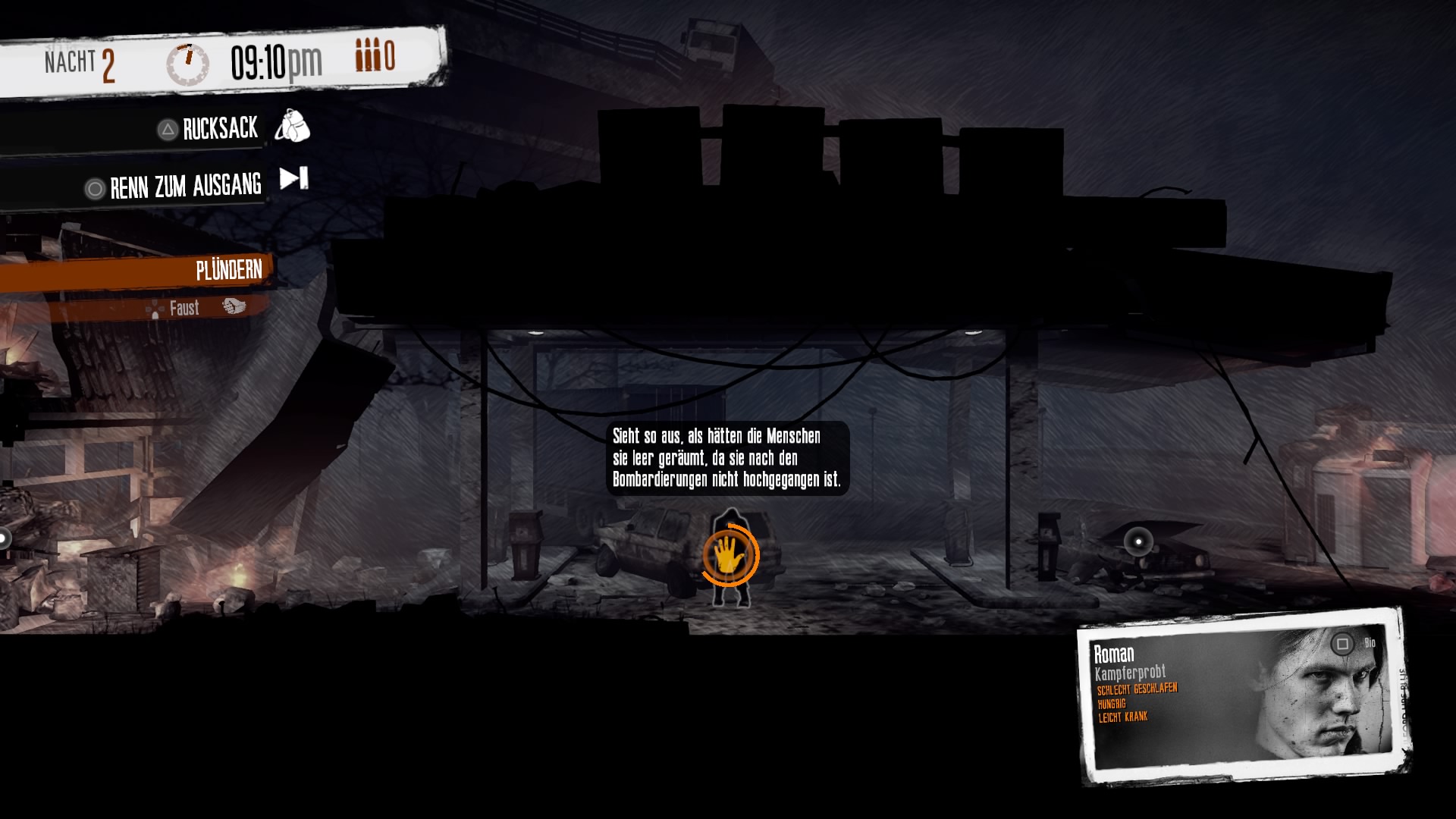Click the circular interaction marker by wrecked car
1456x819 pixels.
point(1137,541)
